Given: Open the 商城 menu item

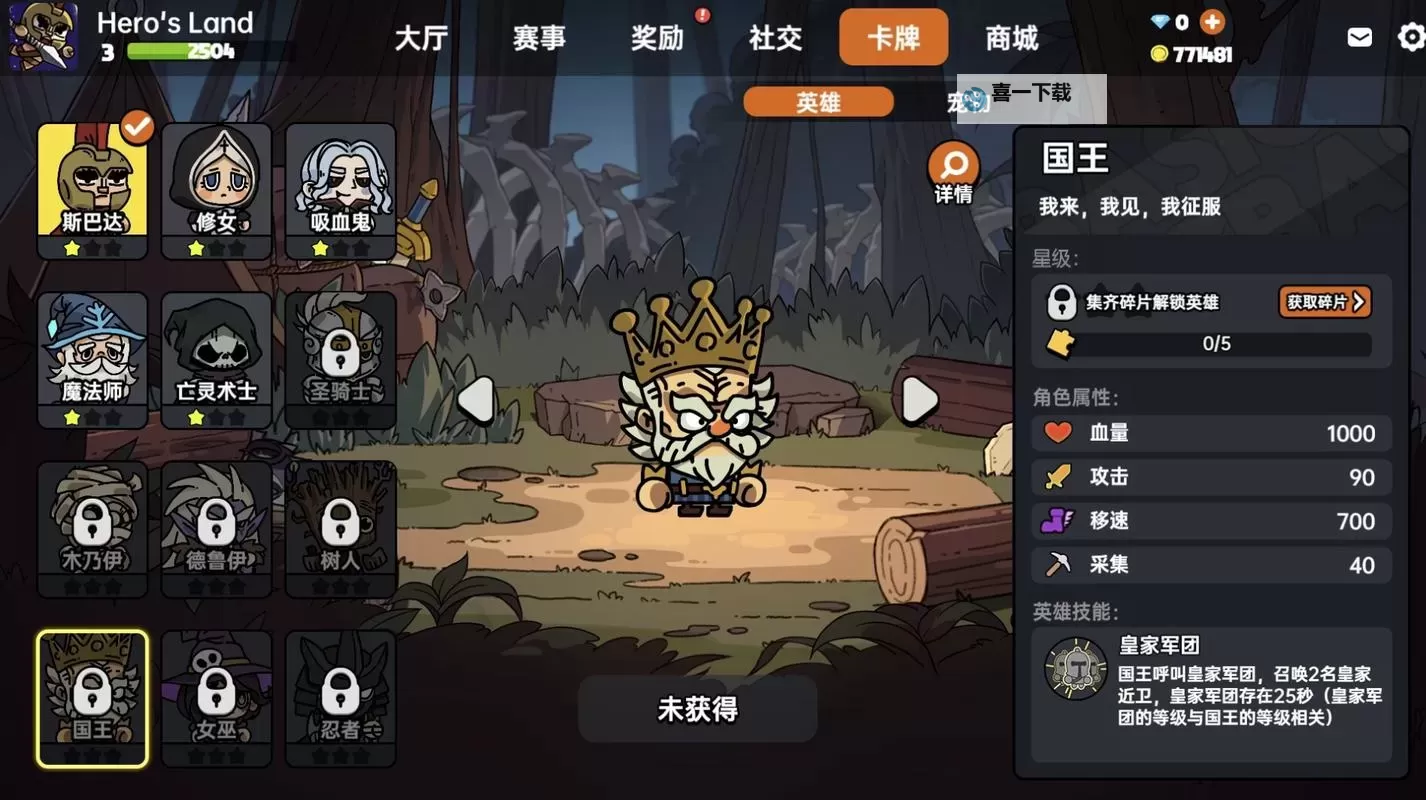Looking at the screenshot, I should point(1010,37).
